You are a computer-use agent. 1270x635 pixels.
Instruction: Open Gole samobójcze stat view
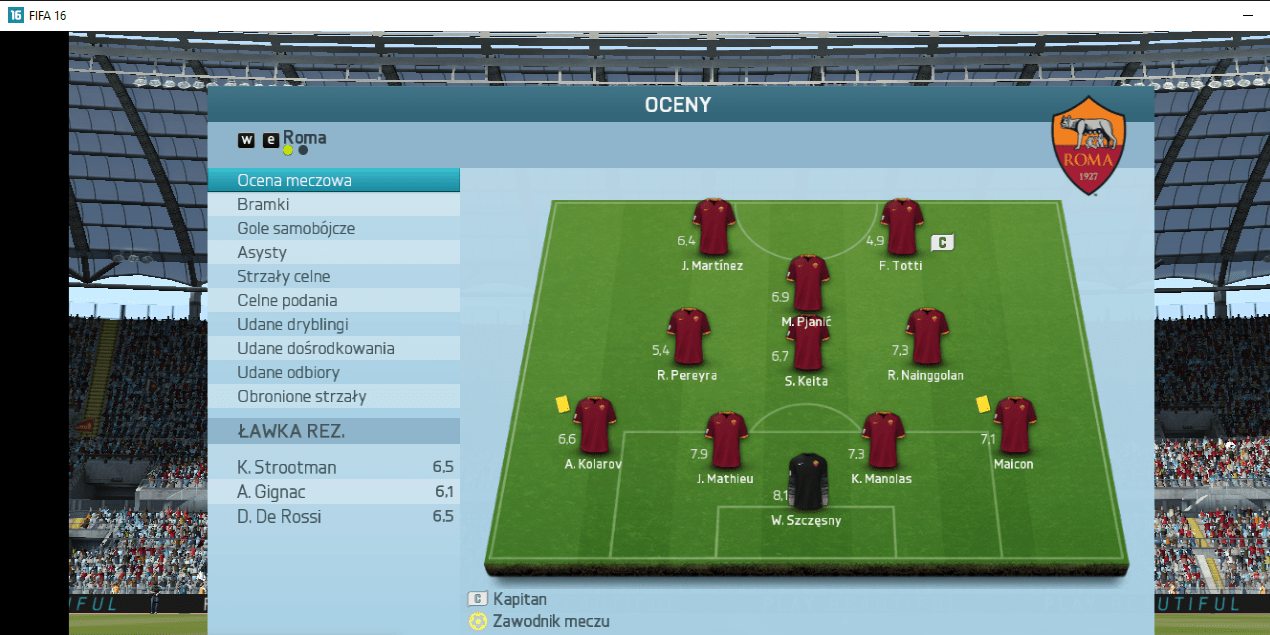[x=333, y=229]
